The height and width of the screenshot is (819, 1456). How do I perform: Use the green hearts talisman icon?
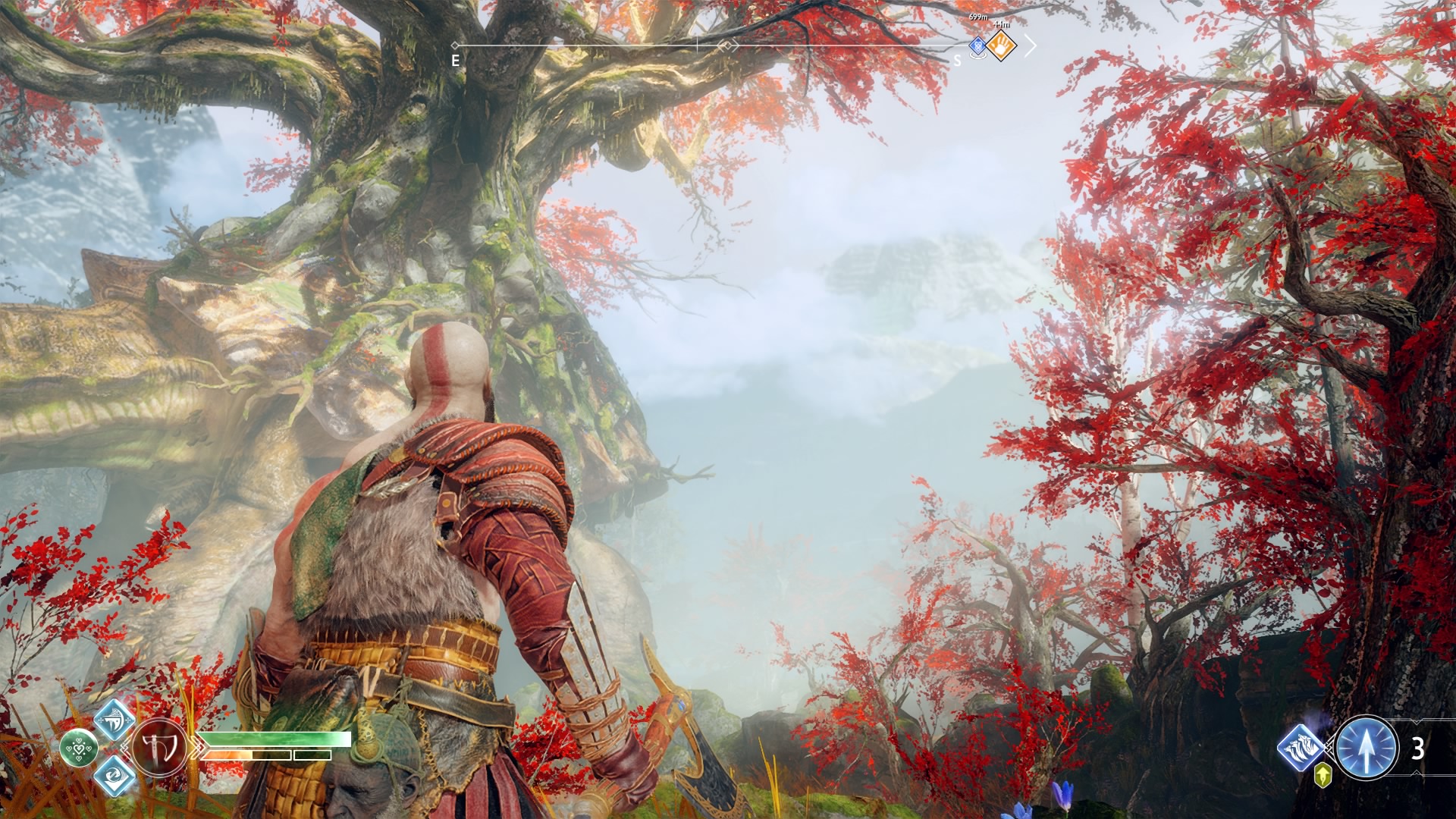point(78,748)
